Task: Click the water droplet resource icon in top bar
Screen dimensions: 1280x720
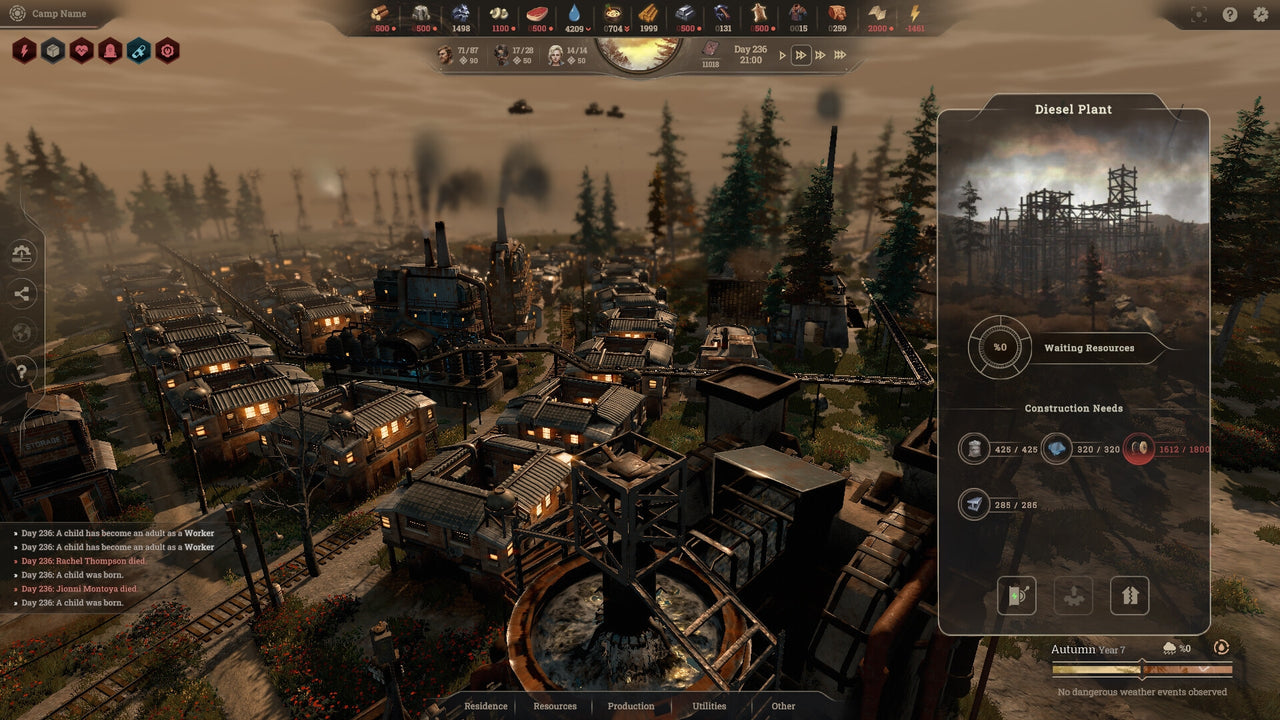Action: coord(574,13)
